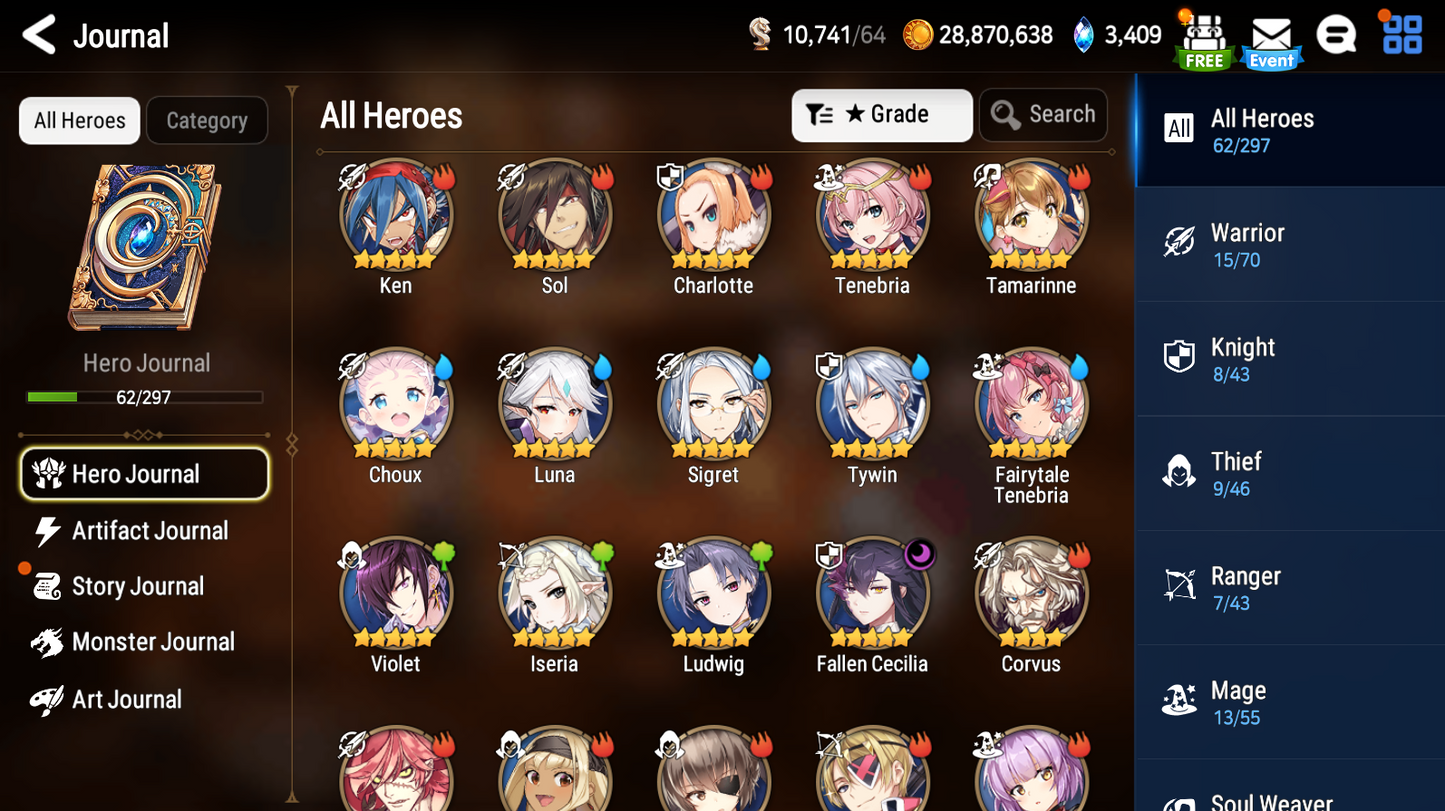The image size is (1445, 811).
Task: Claim the FREE gift icon
Action: 1204,40
